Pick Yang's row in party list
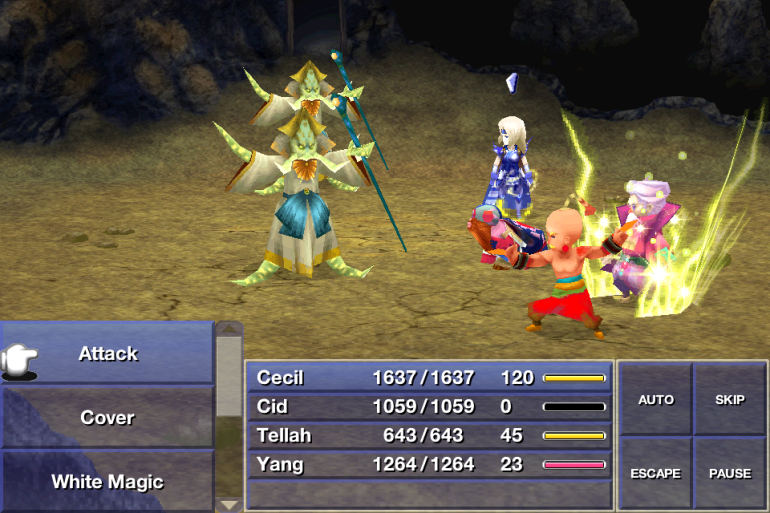Viewport: 770px width, 513px height. [x=430, y=464]
